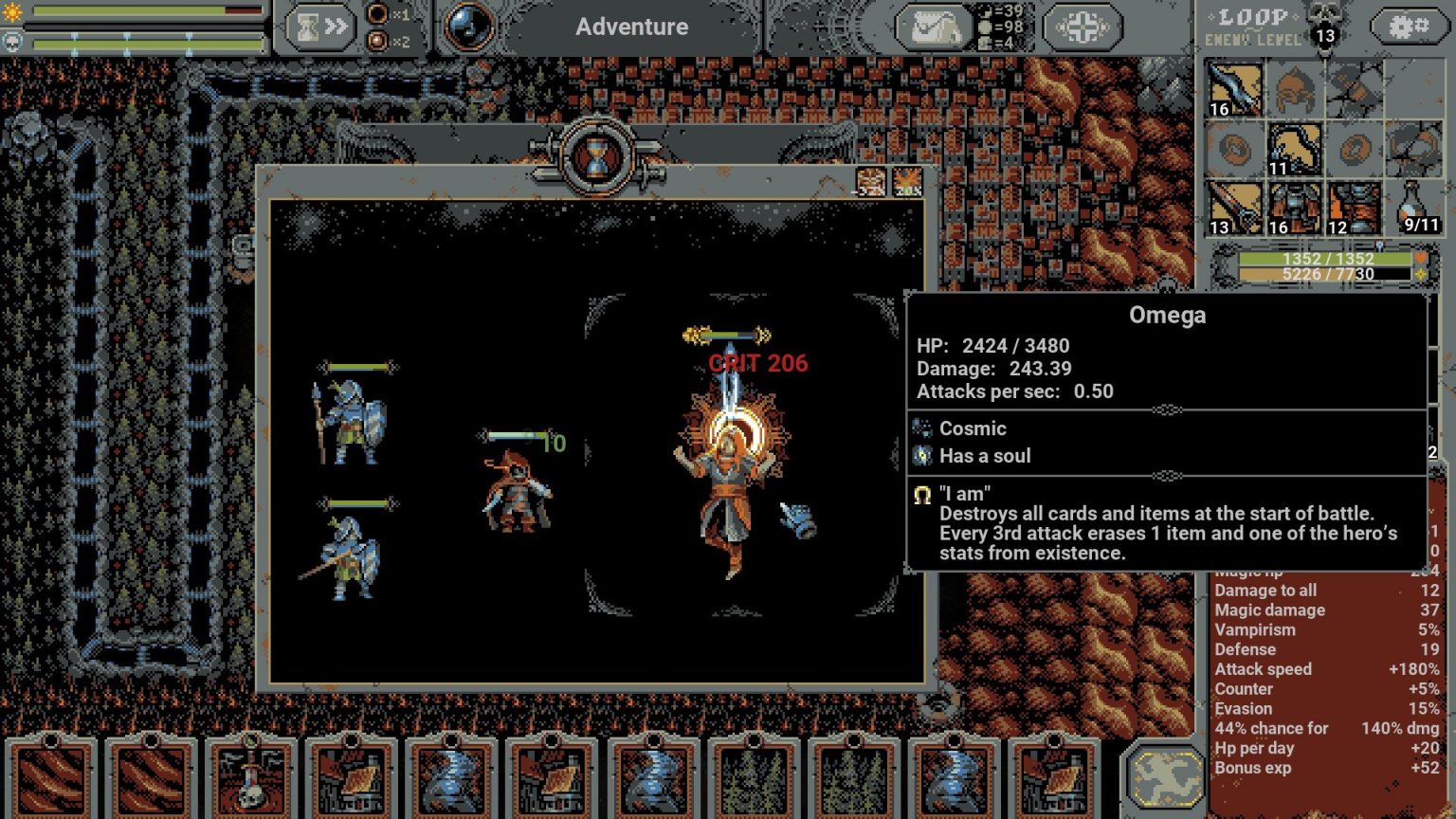Click the potion flask showing 9/11
Viewport: 1456px width, 819px height.
[x=1411, y=207]
